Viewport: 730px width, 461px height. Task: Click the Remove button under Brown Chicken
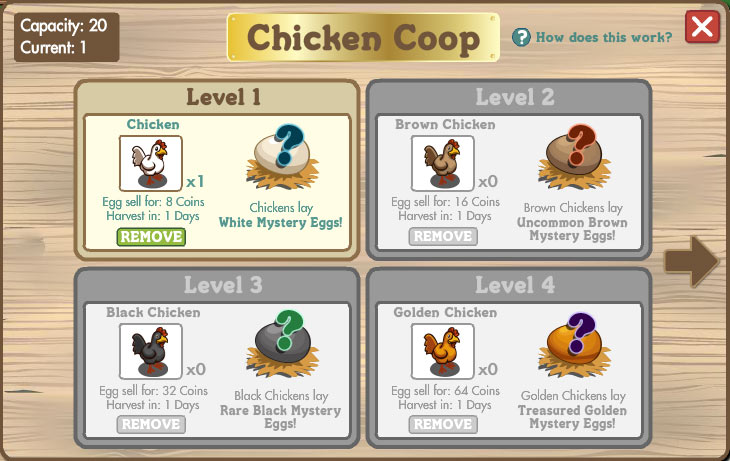click(443, 237)
